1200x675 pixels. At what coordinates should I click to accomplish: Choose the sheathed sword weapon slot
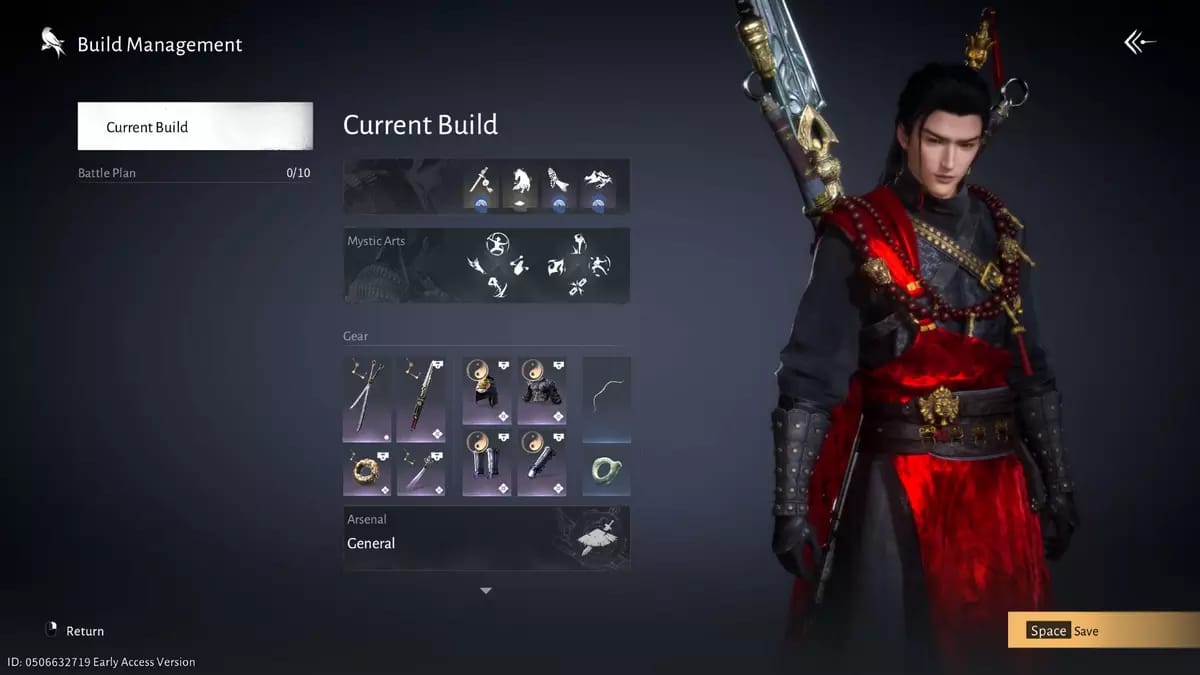[421, 399]
